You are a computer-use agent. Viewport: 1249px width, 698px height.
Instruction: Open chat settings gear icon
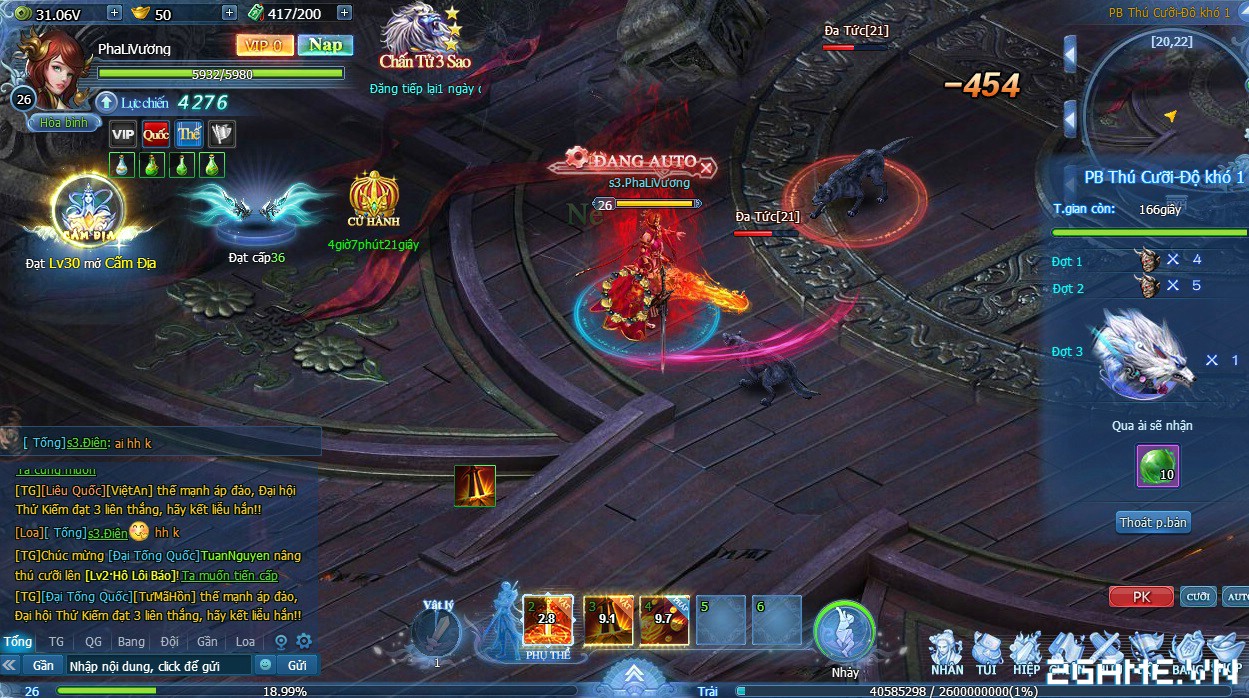[x=304, y=642]
